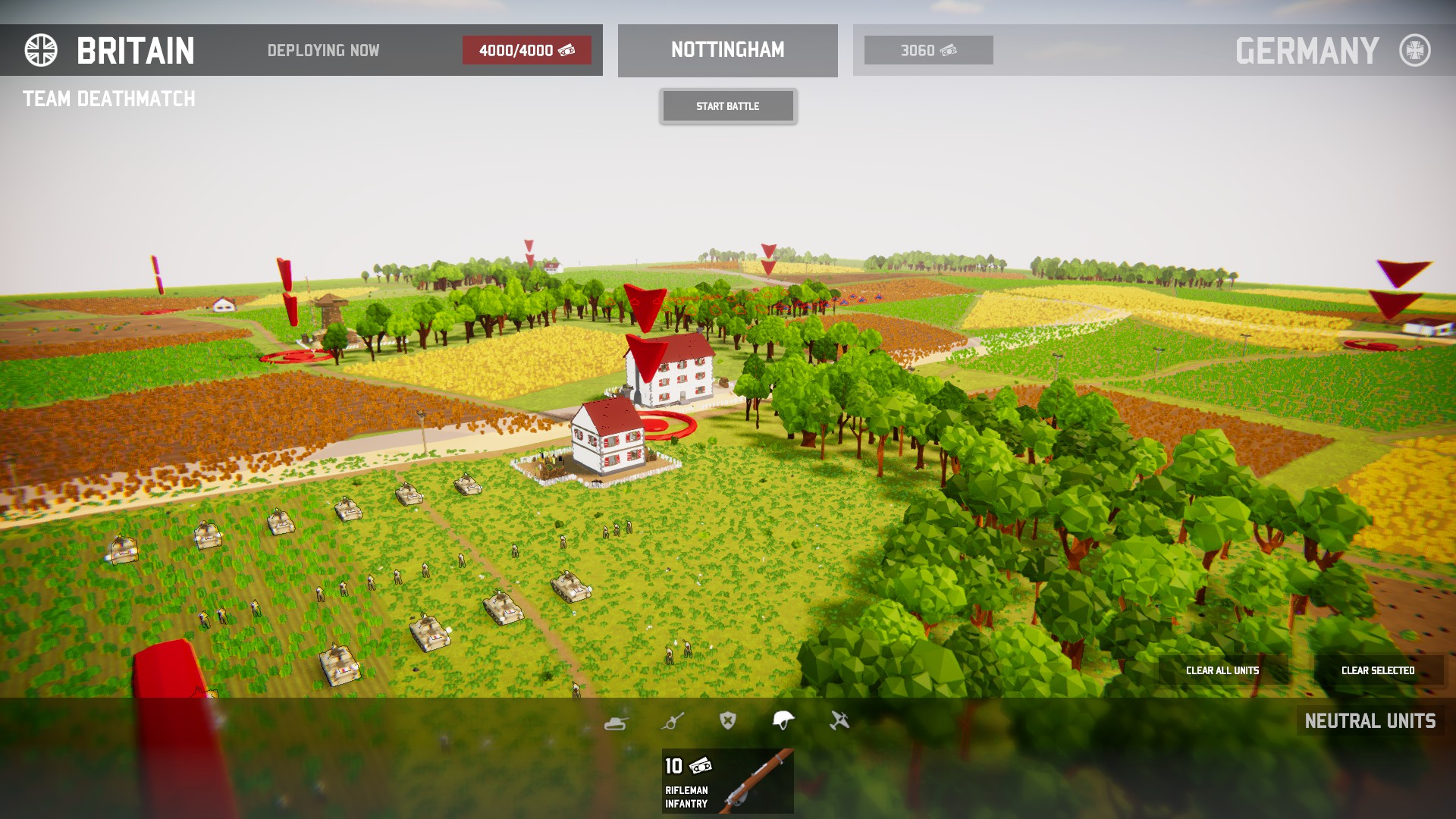Show the infantry helmet category

(783, 720)
